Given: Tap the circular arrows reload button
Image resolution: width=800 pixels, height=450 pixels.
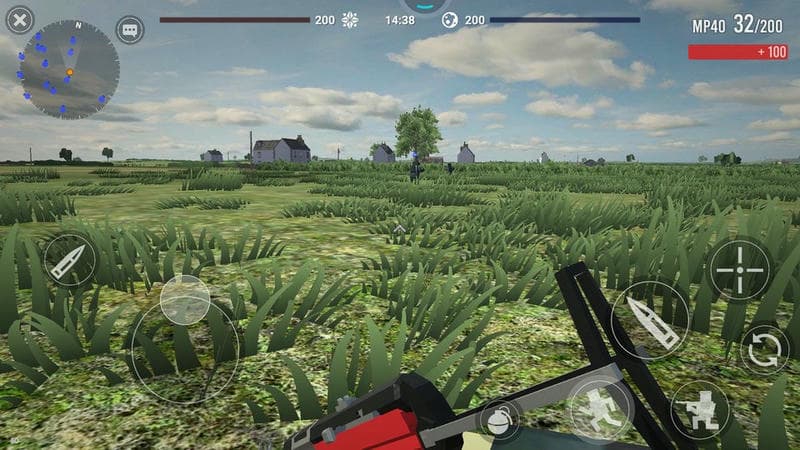Looking at the screenshot, I should 765,349.
